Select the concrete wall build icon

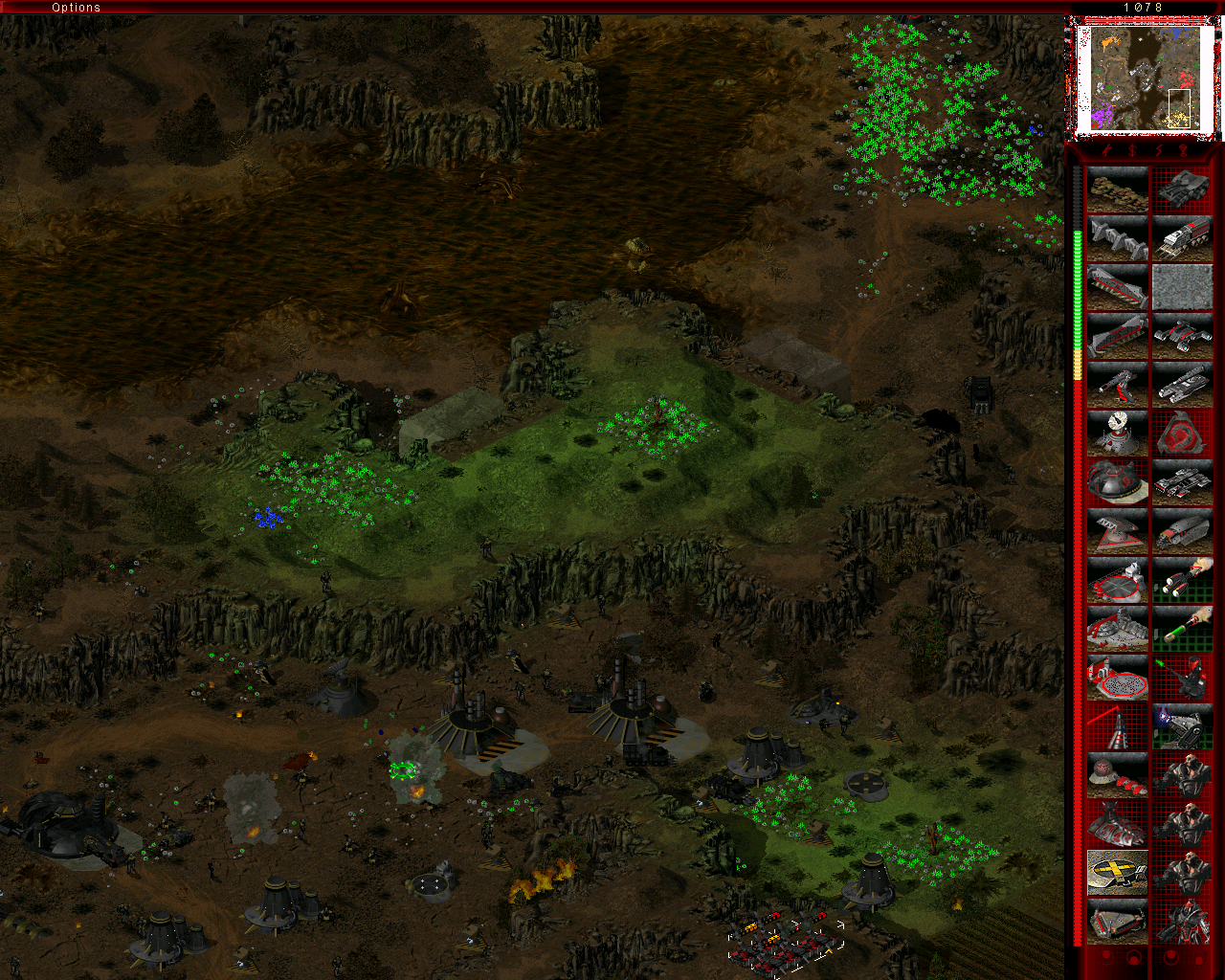click(1117, 238)
